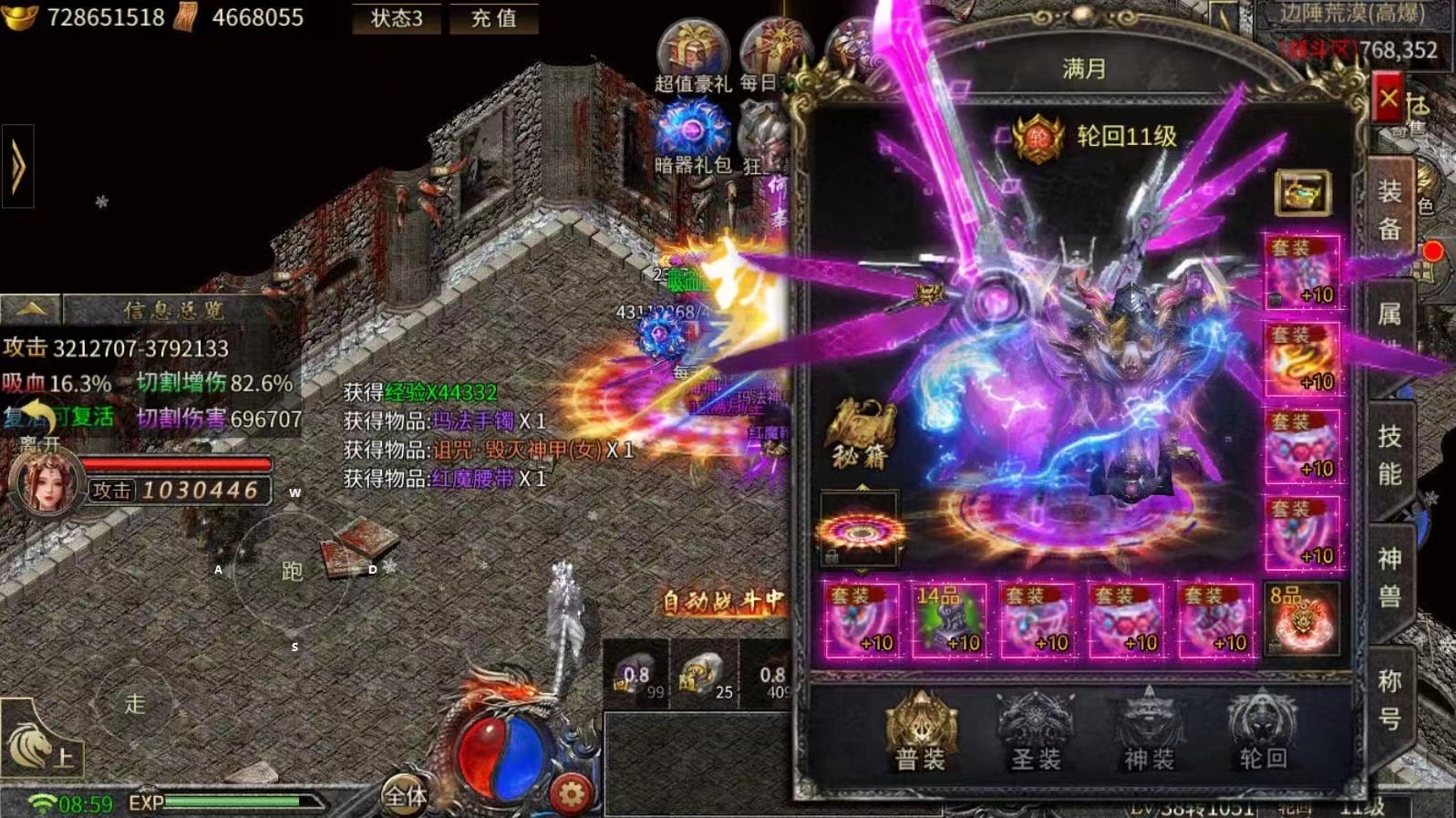
Task: Switch to the 装备 equipment tab
Action: tap(1389, 209)
